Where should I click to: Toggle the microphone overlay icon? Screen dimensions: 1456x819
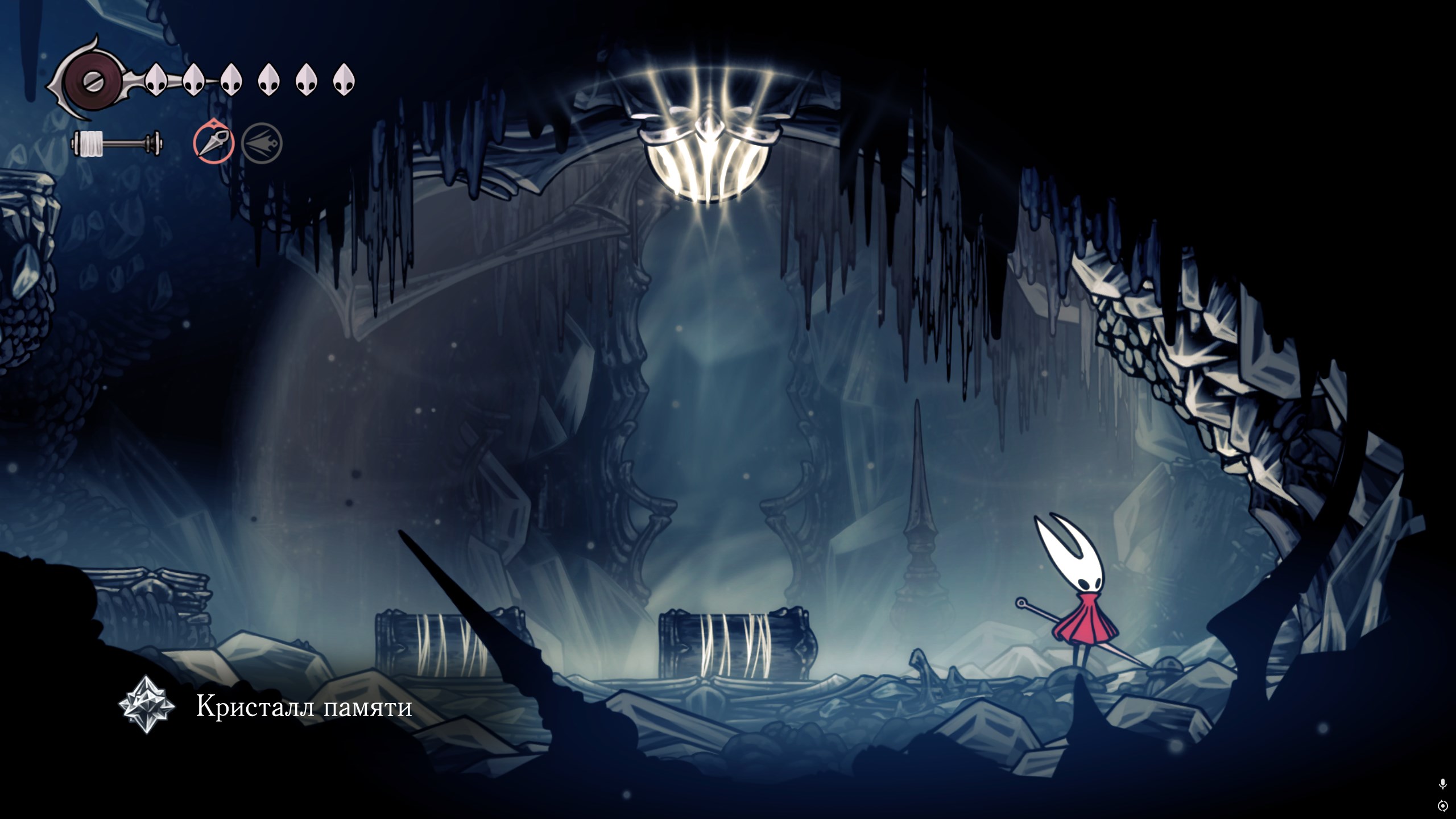[1442, 784]
